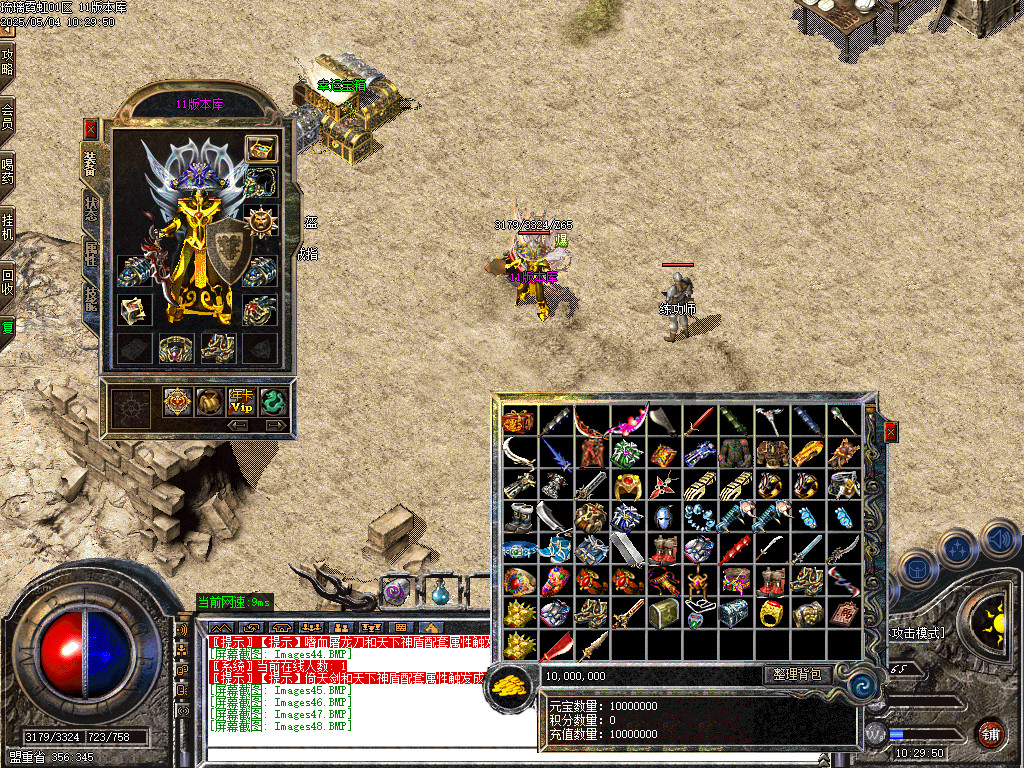This screenshot has width=1024, height=768.
Task: Close the inventory bag window
Action: pos(890,432)
